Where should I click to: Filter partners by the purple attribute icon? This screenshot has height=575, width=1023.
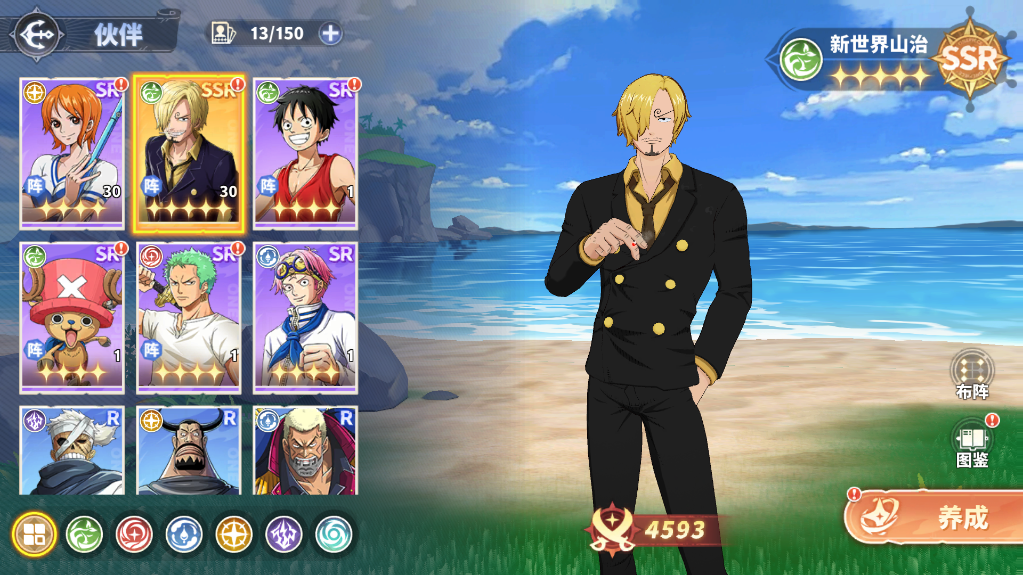284,534
